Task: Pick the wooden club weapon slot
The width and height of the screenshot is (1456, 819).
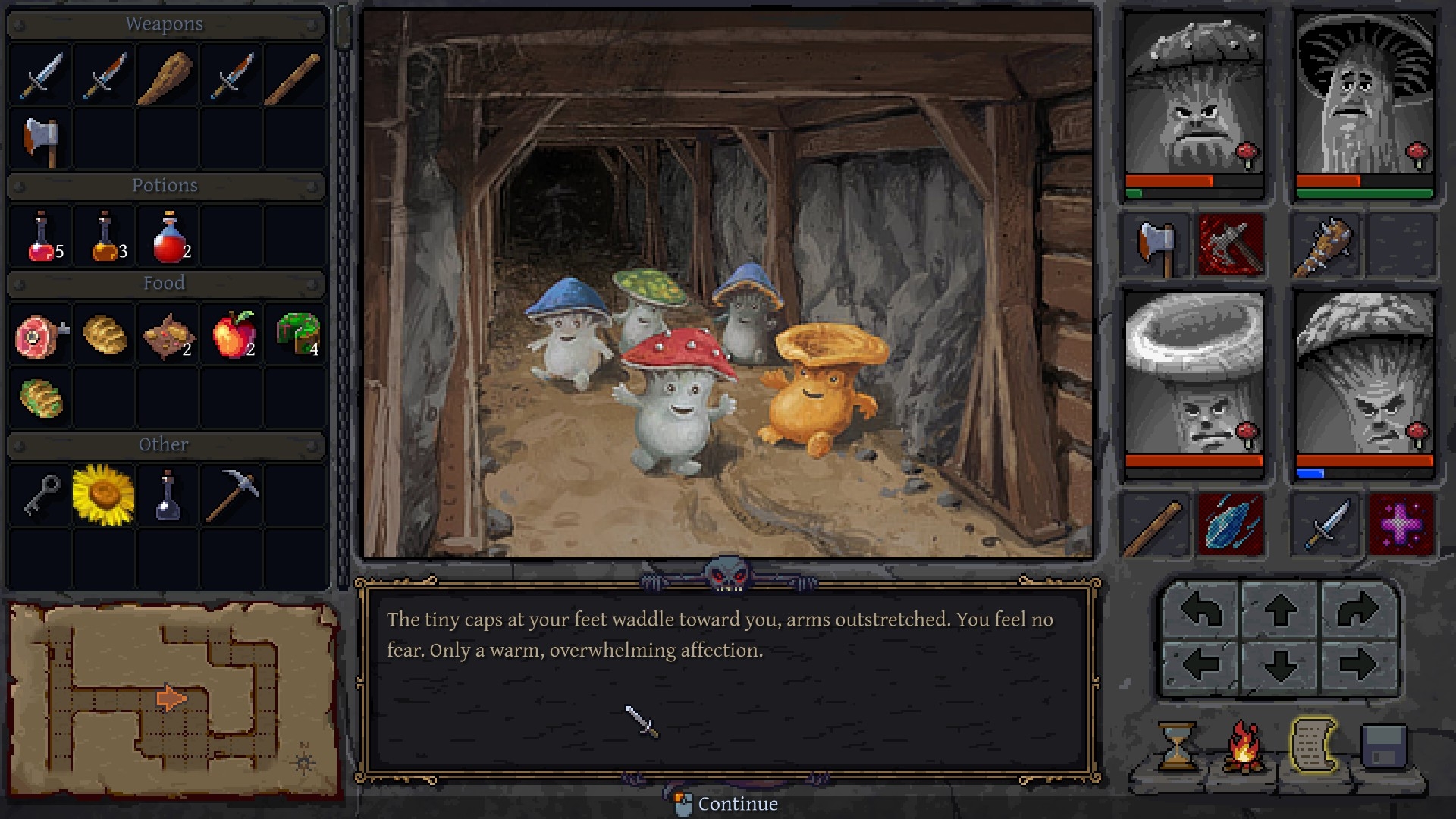Action: pos(166,76)
